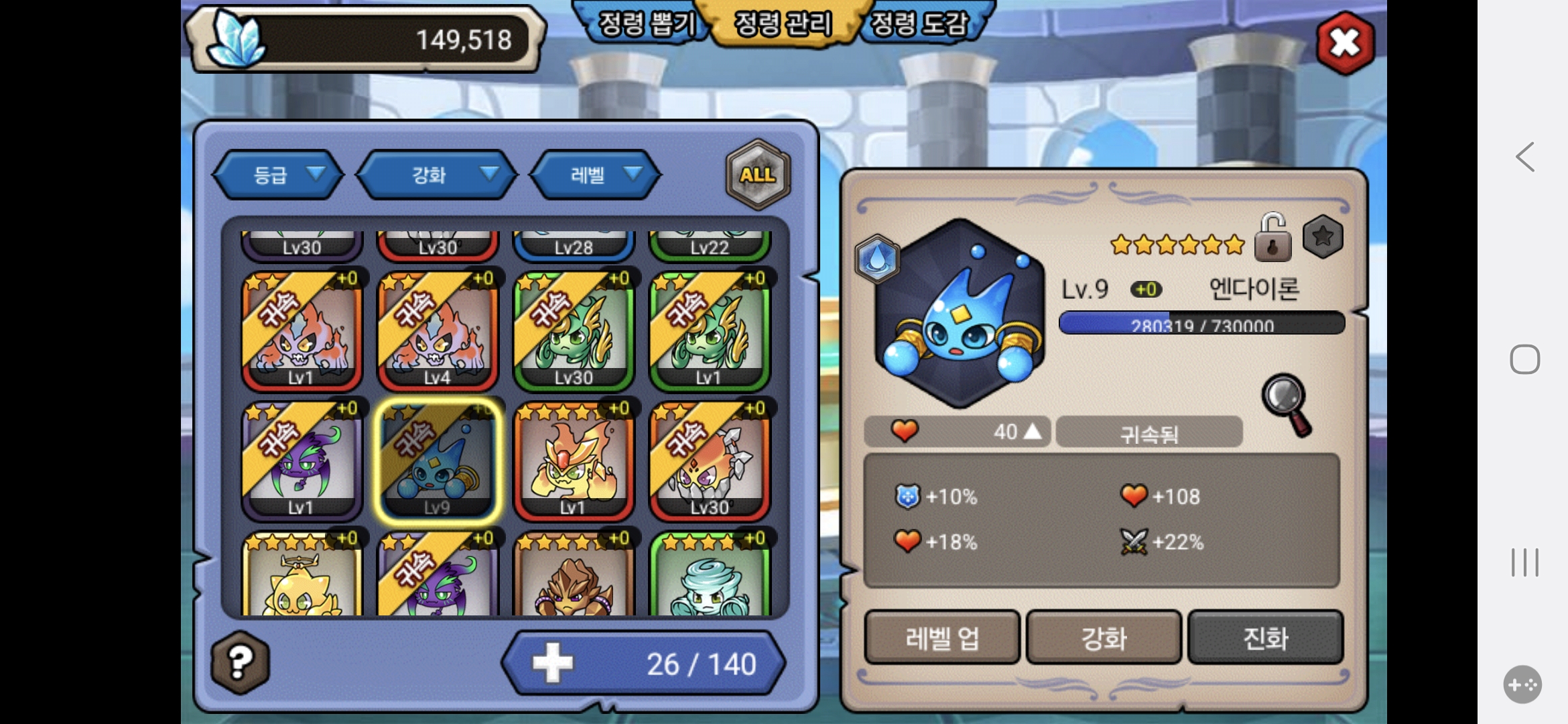Click the 레벨 업 button
This screenshot has width=1568, height=724.
coord(941,638)
